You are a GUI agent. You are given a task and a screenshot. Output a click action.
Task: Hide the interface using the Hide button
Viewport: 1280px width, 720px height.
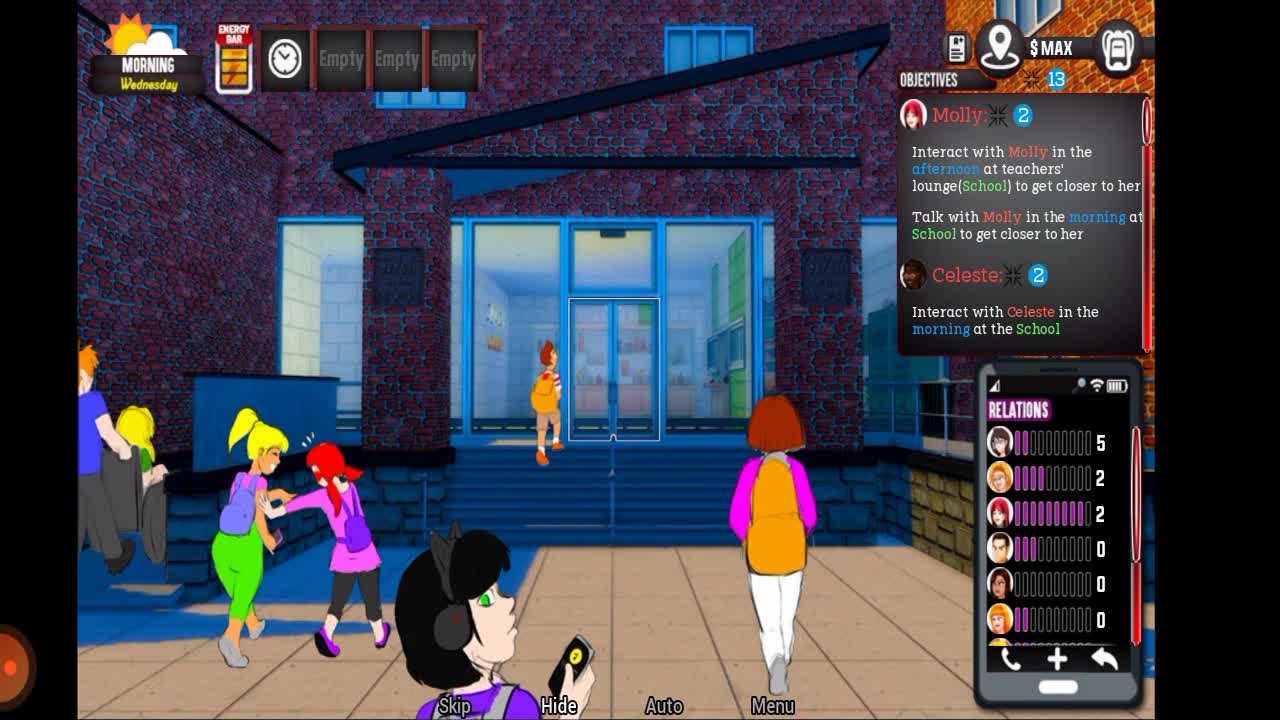[559, 706]
